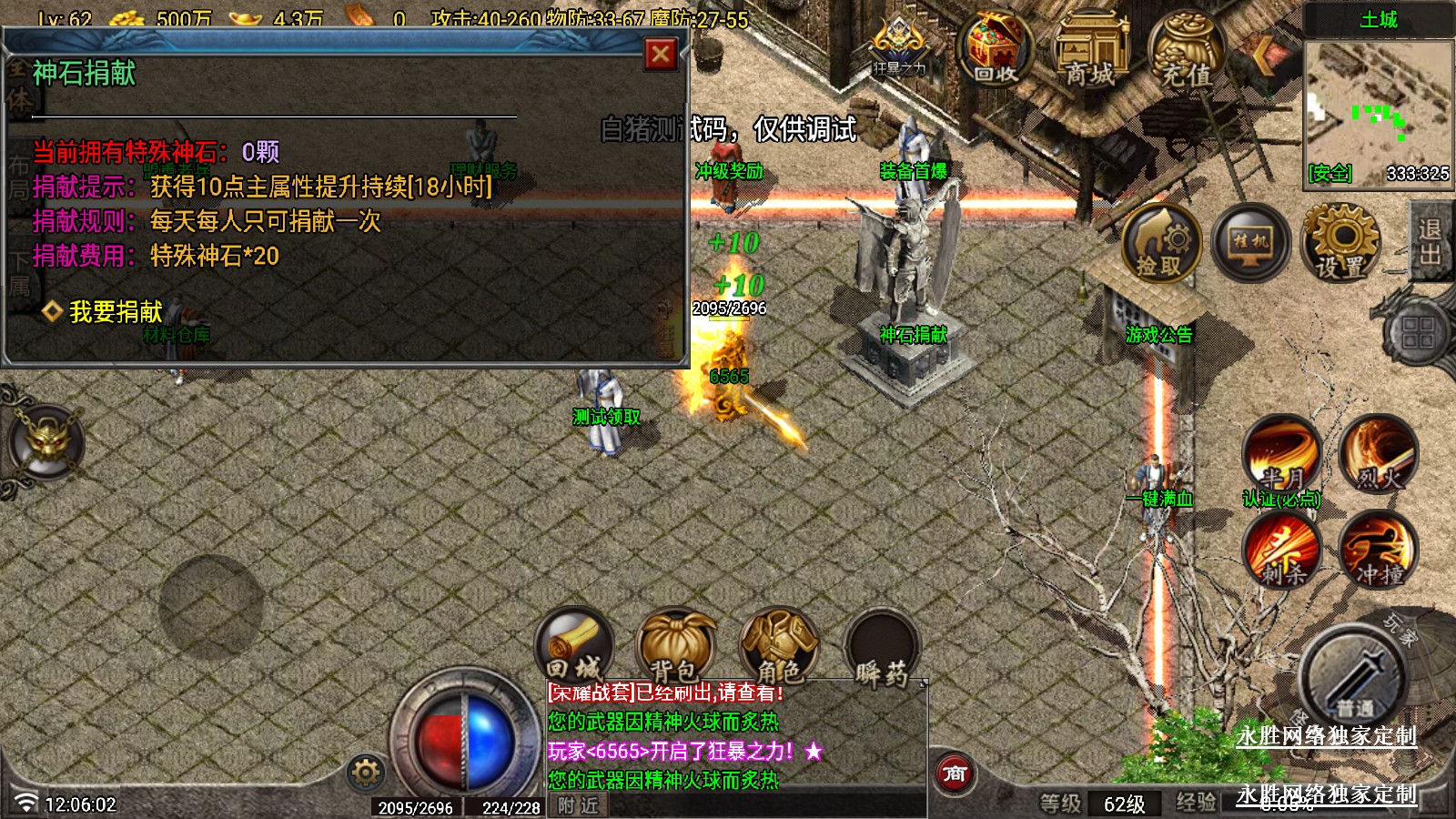
Task: Cast the 刺杀 assassinate skill
Action: coord(1281,550)
